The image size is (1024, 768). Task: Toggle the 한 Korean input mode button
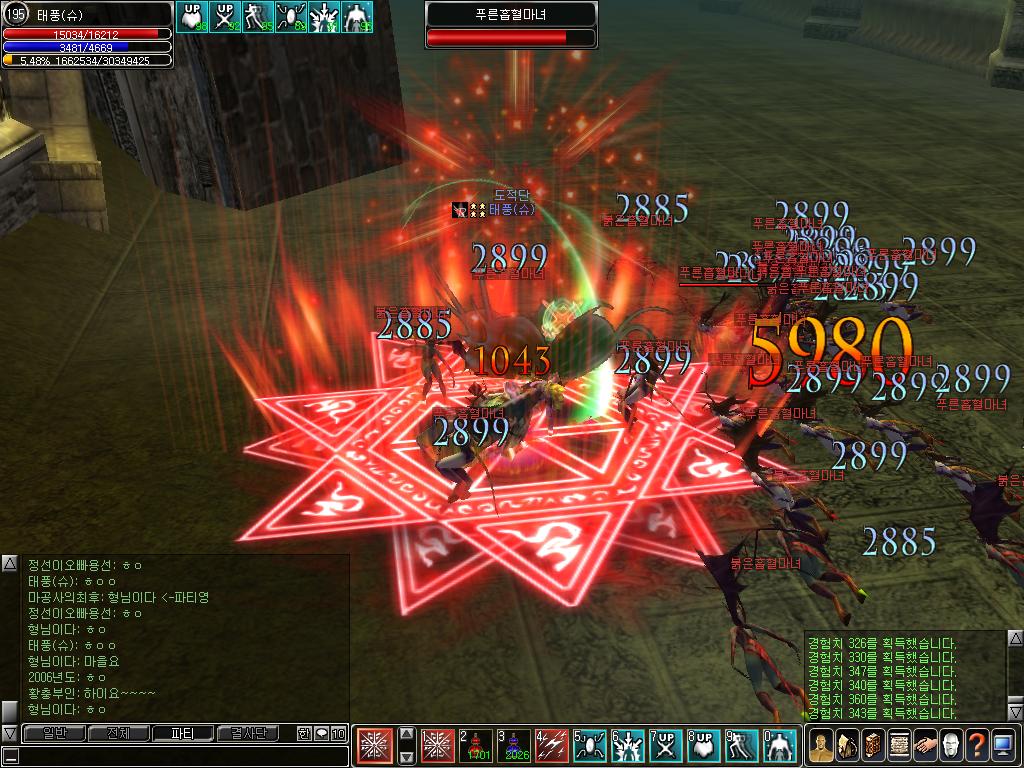[304, 734]
